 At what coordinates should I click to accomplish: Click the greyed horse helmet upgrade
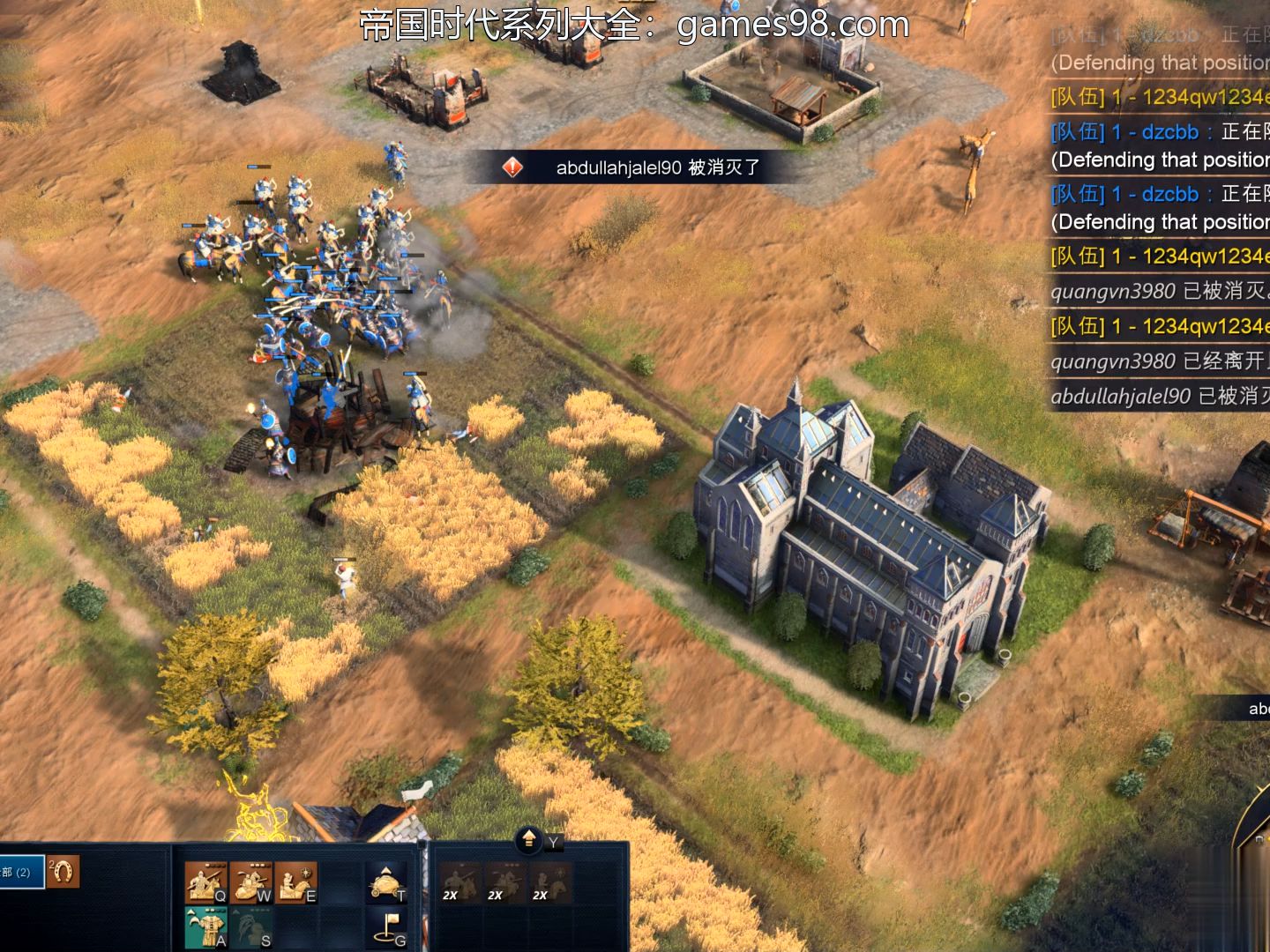tap(250, 926)
